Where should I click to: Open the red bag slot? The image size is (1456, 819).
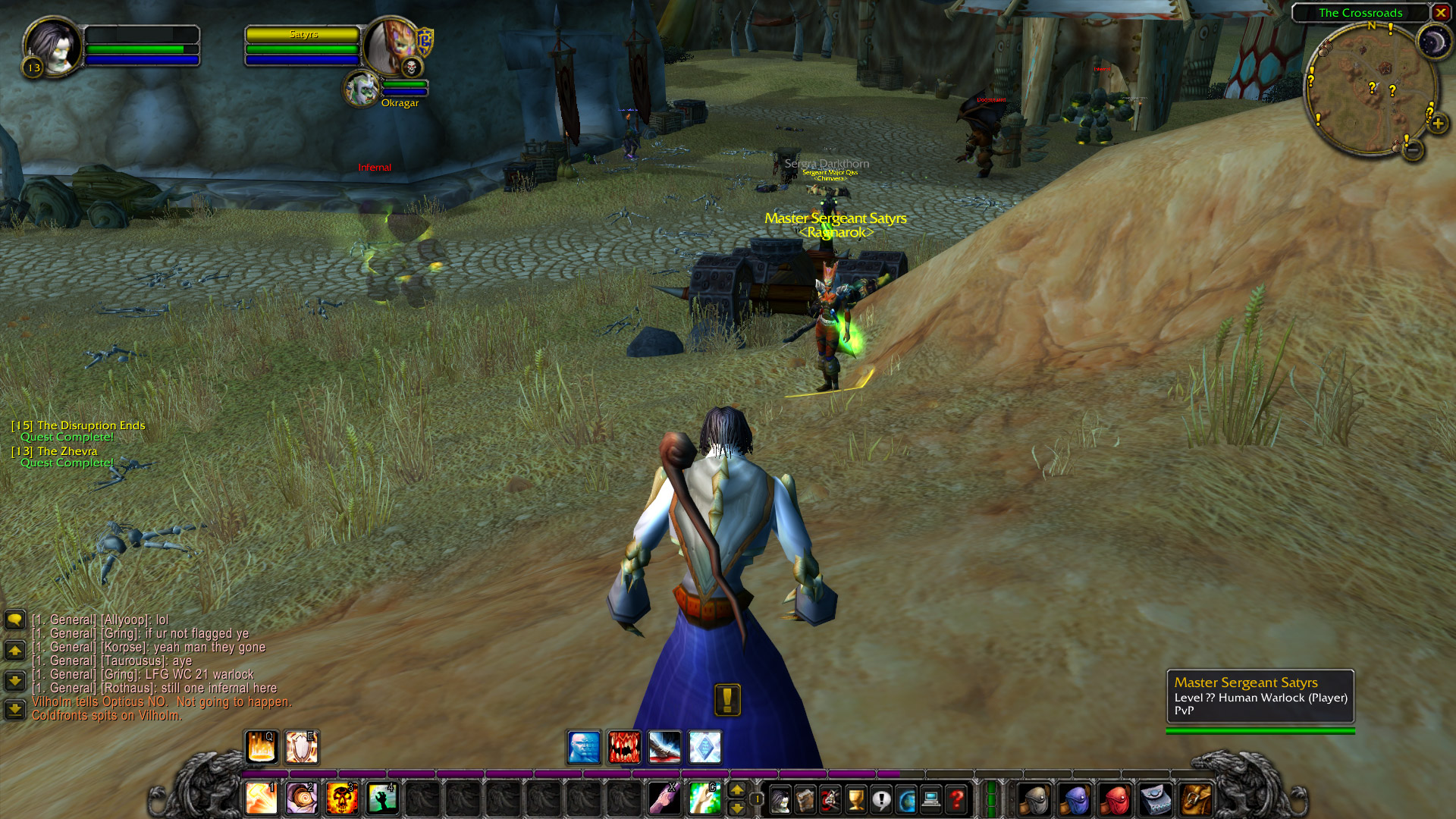click(x=1116, y=799)
